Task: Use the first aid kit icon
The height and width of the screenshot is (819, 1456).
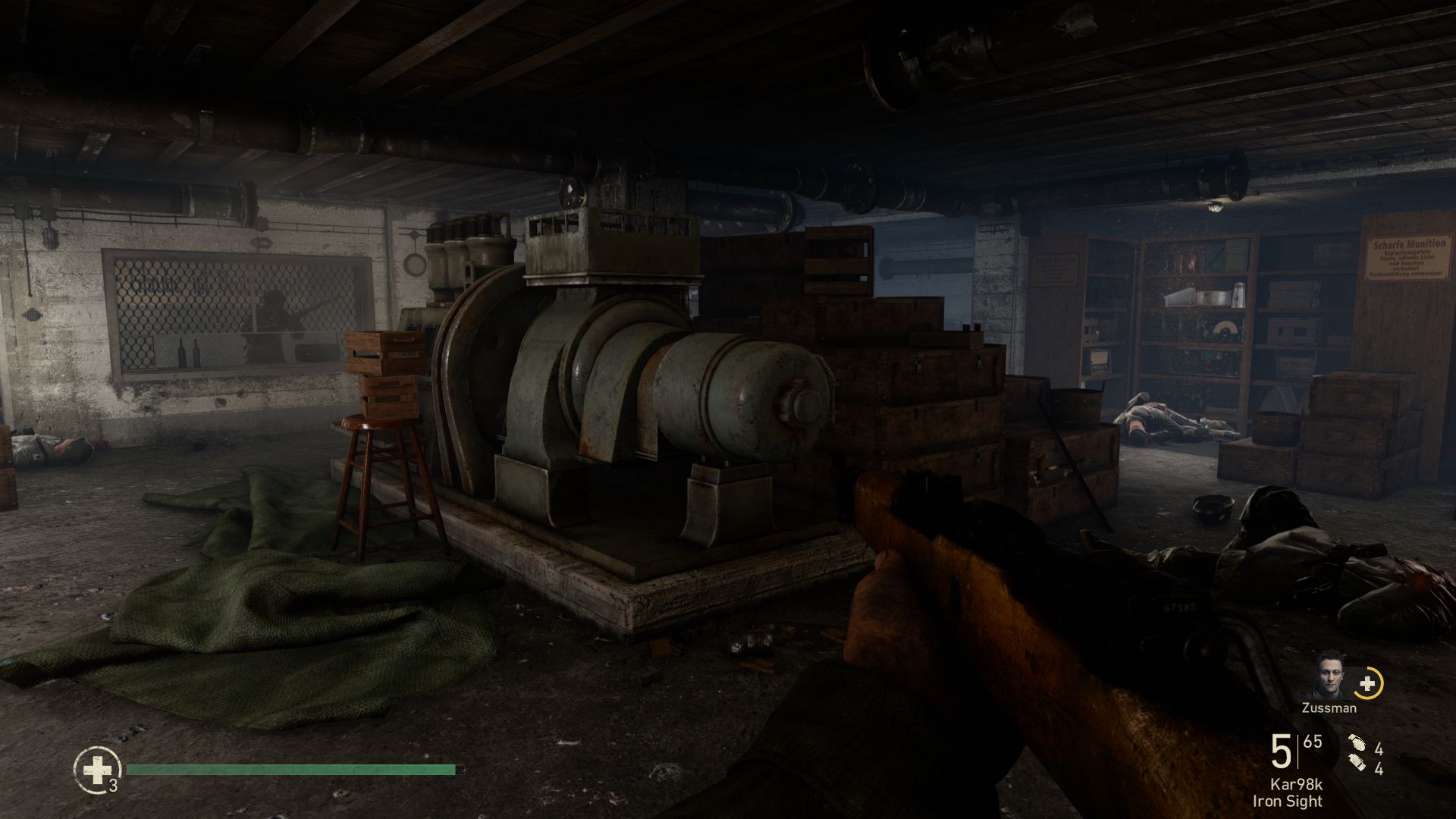Action: pos(96,771)
